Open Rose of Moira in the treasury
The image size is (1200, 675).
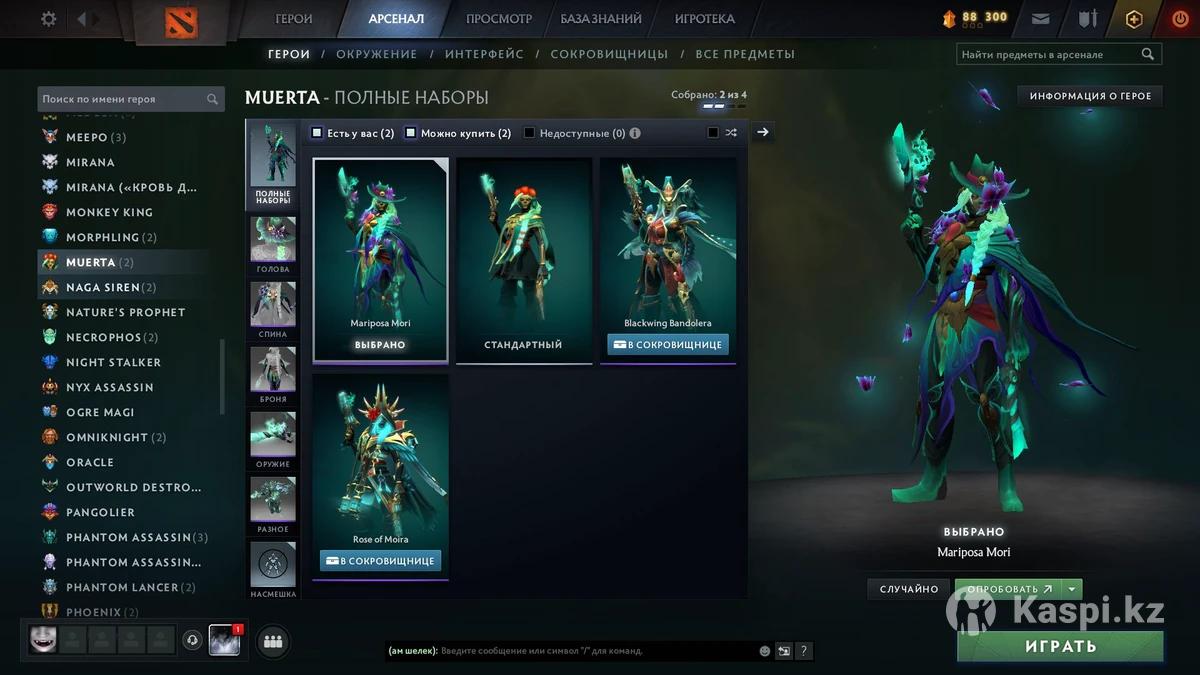point(380,561)
